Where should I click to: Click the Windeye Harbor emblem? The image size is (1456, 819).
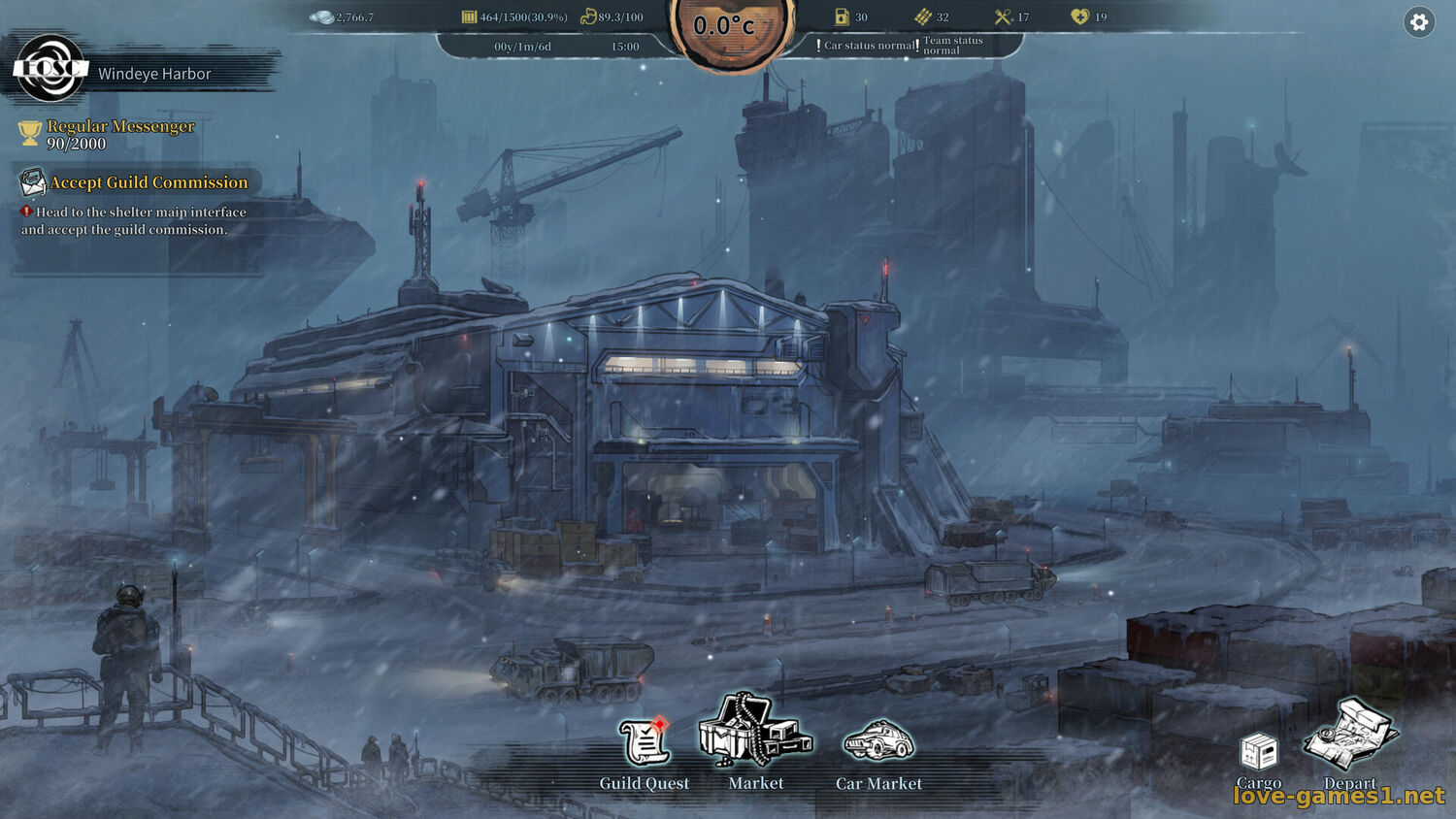pos(49,68)
